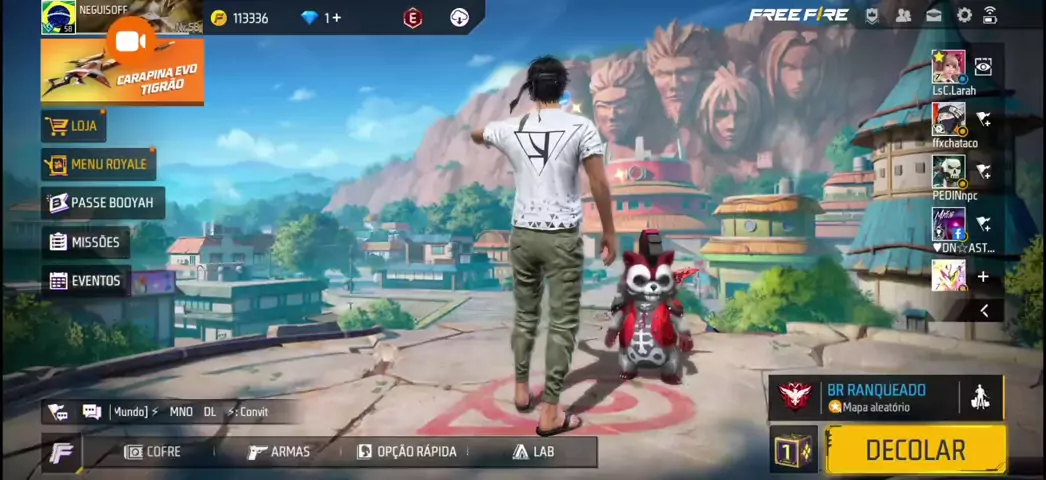Open the gear settings icon
Viewport: 1046px width, 480px height.
click(964, 15)
